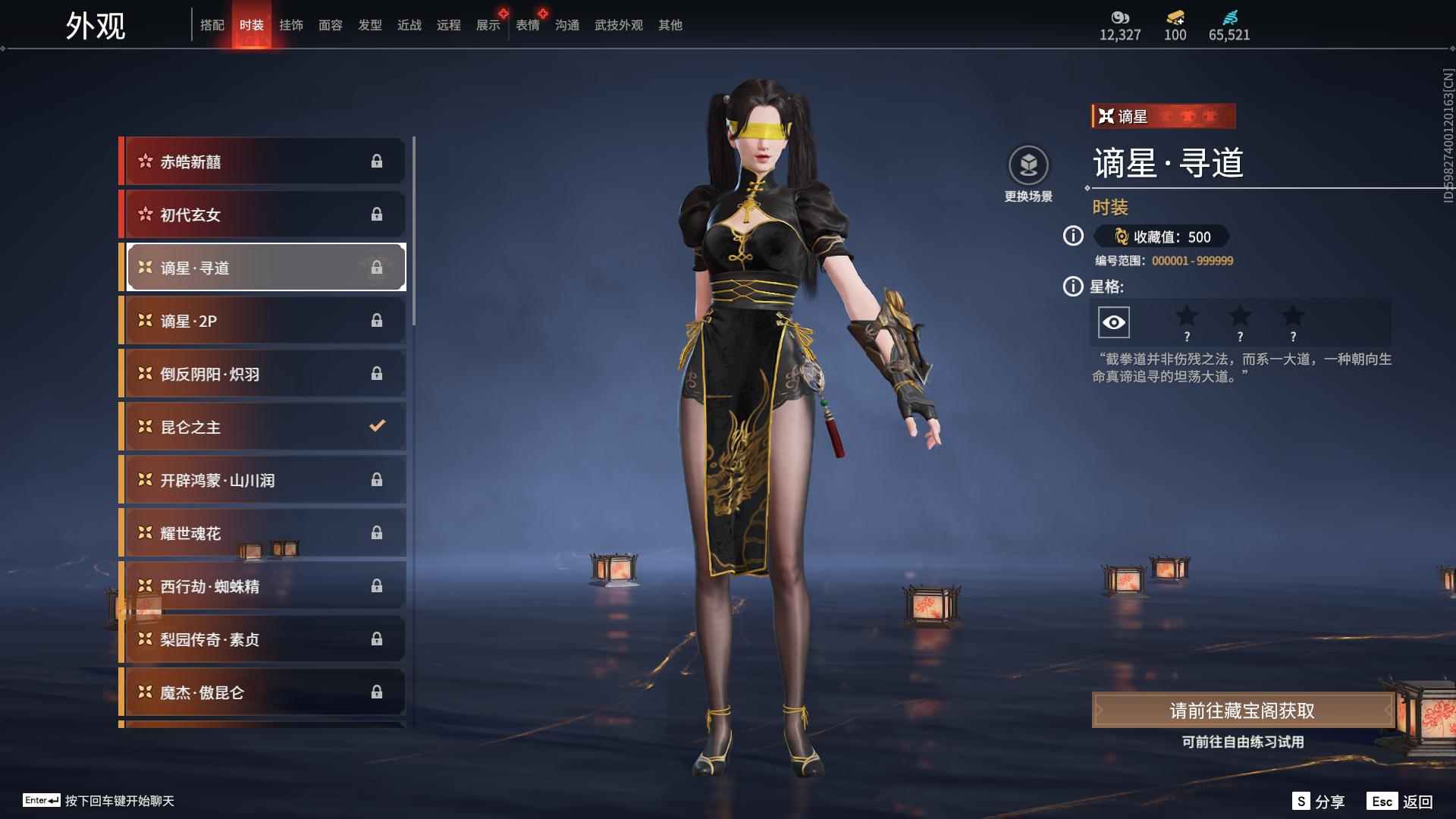
Task: Switch to the 表情 tab with red badge
Action: pos(527,24)
